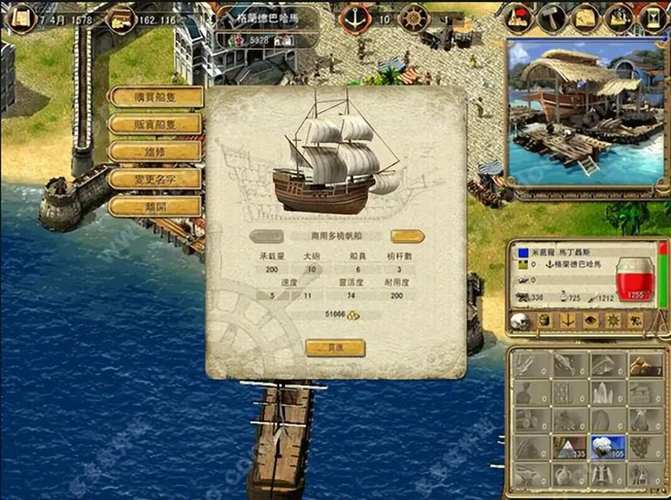671x500 pixels.
Task: Open the sell ship (販賣船隻) menu
Action: click(155, 124)
